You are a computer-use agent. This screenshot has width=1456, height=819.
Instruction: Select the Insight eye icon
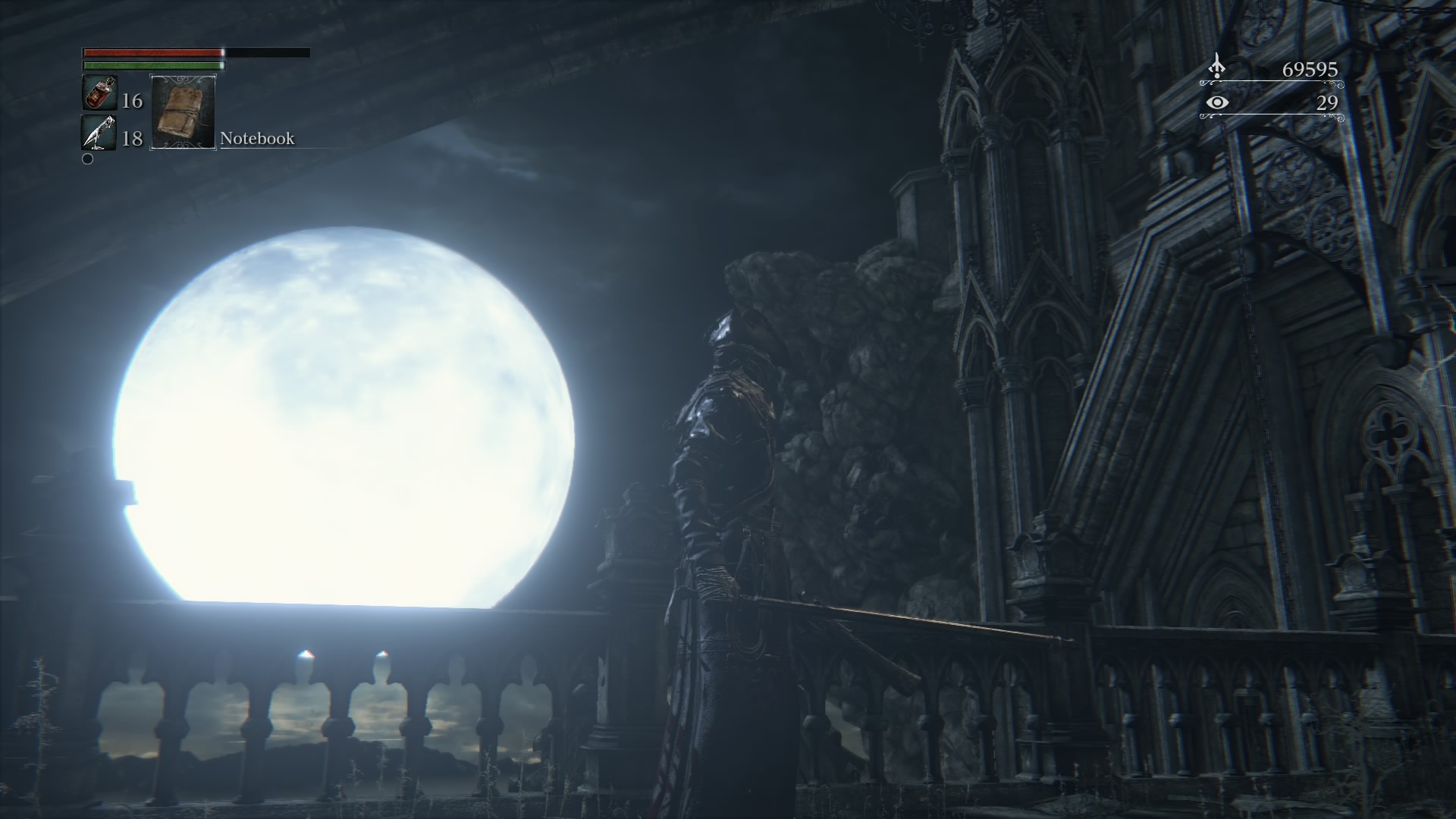click(x=1216, y=102)
